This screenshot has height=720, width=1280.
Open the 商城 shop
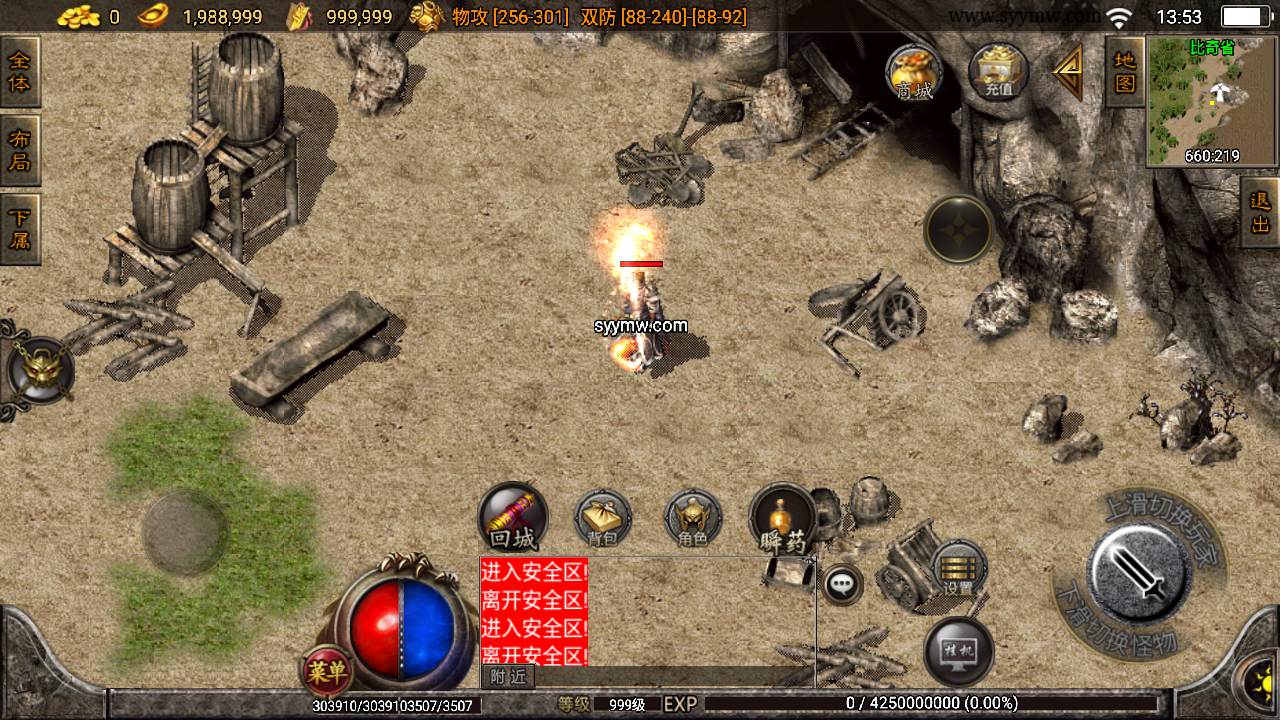point(914,72)
